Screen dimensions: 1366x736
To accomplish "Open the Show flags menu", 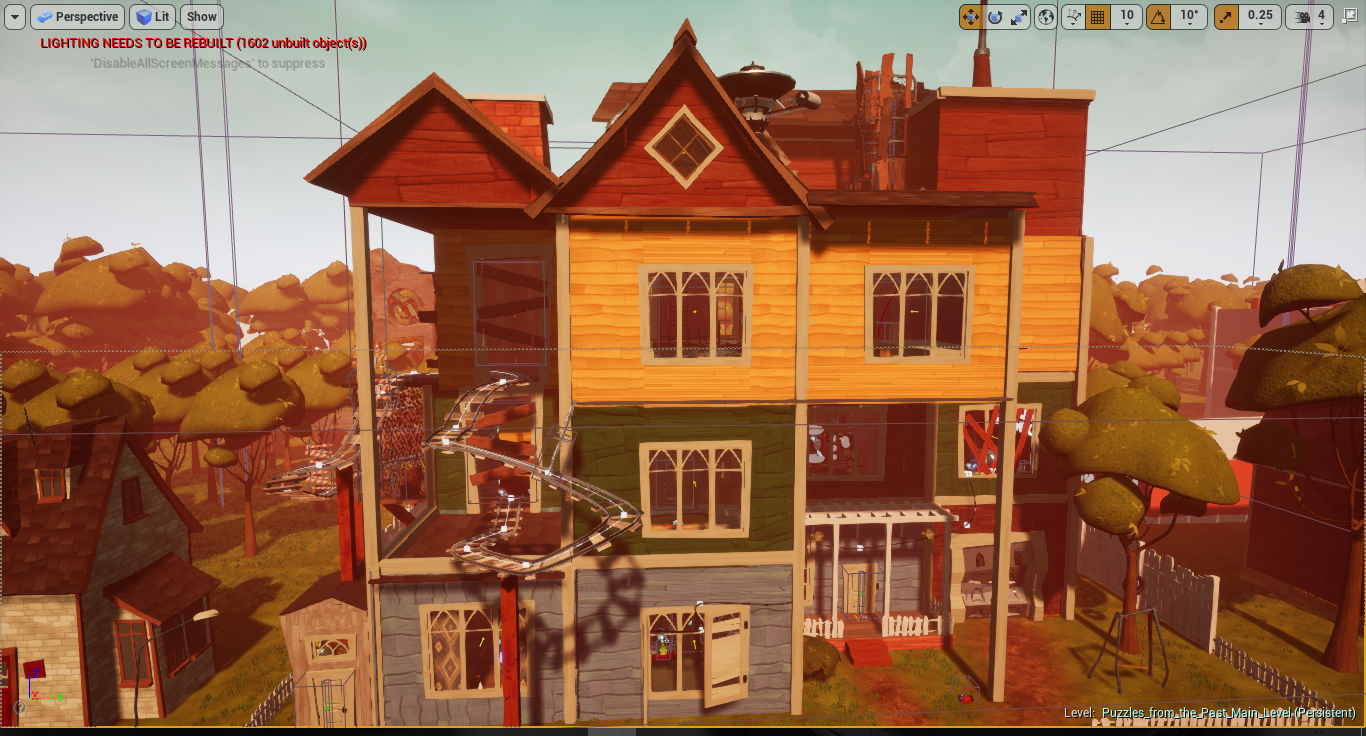I will [x=201, y=16].
